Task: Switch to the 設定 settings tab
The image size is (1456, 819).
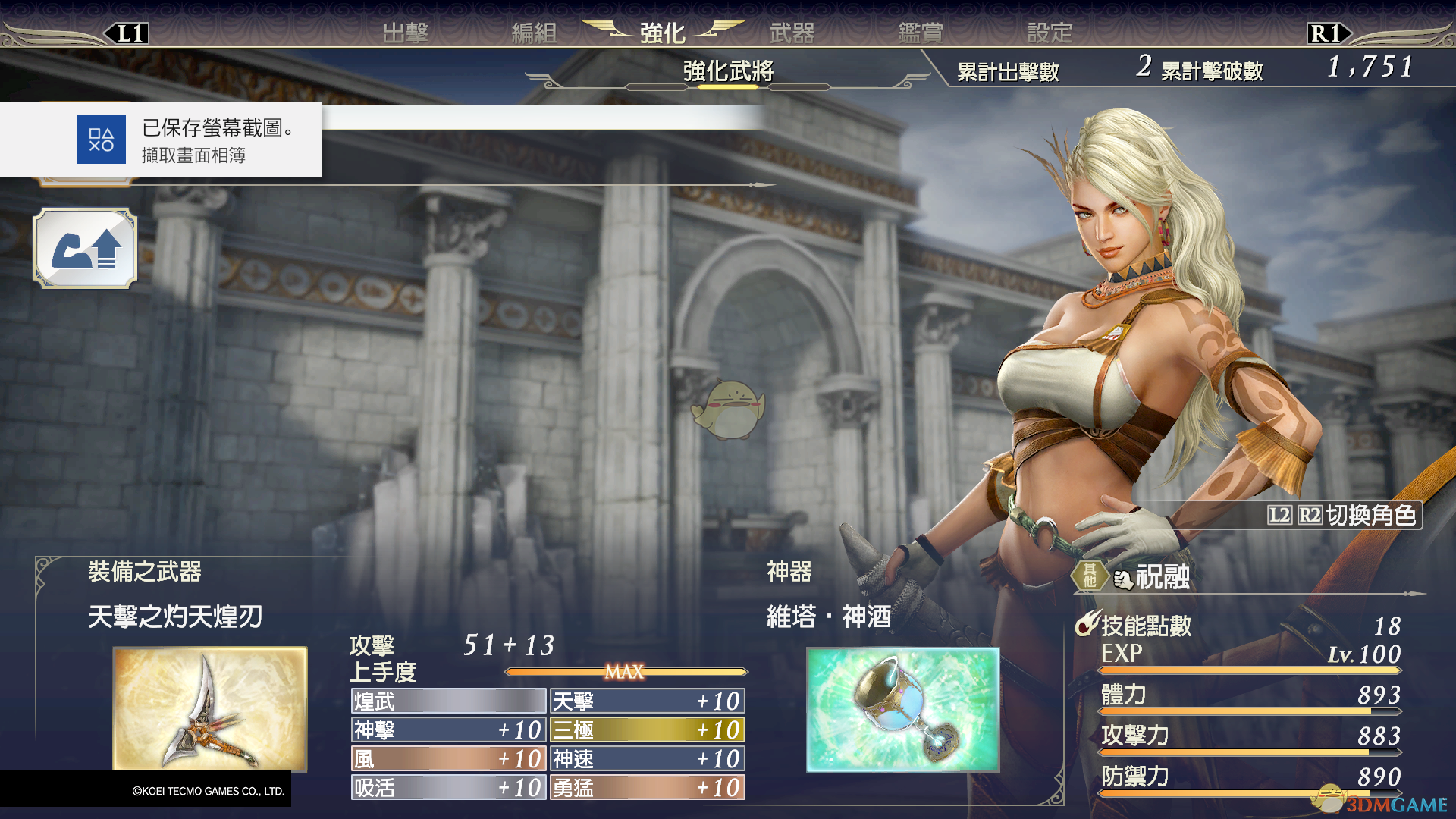Action: pos(1050,33)
